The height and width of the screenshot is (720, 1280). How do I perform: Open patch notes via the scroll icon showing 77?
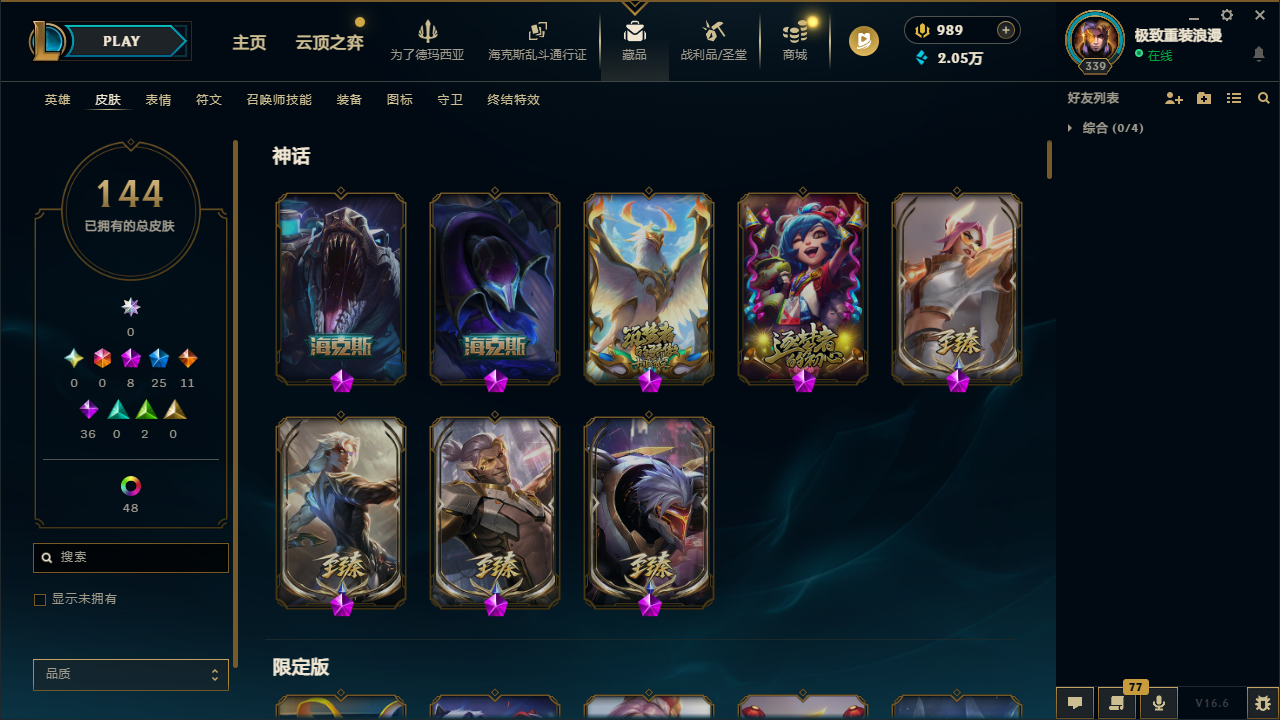tap(1117, 702)
